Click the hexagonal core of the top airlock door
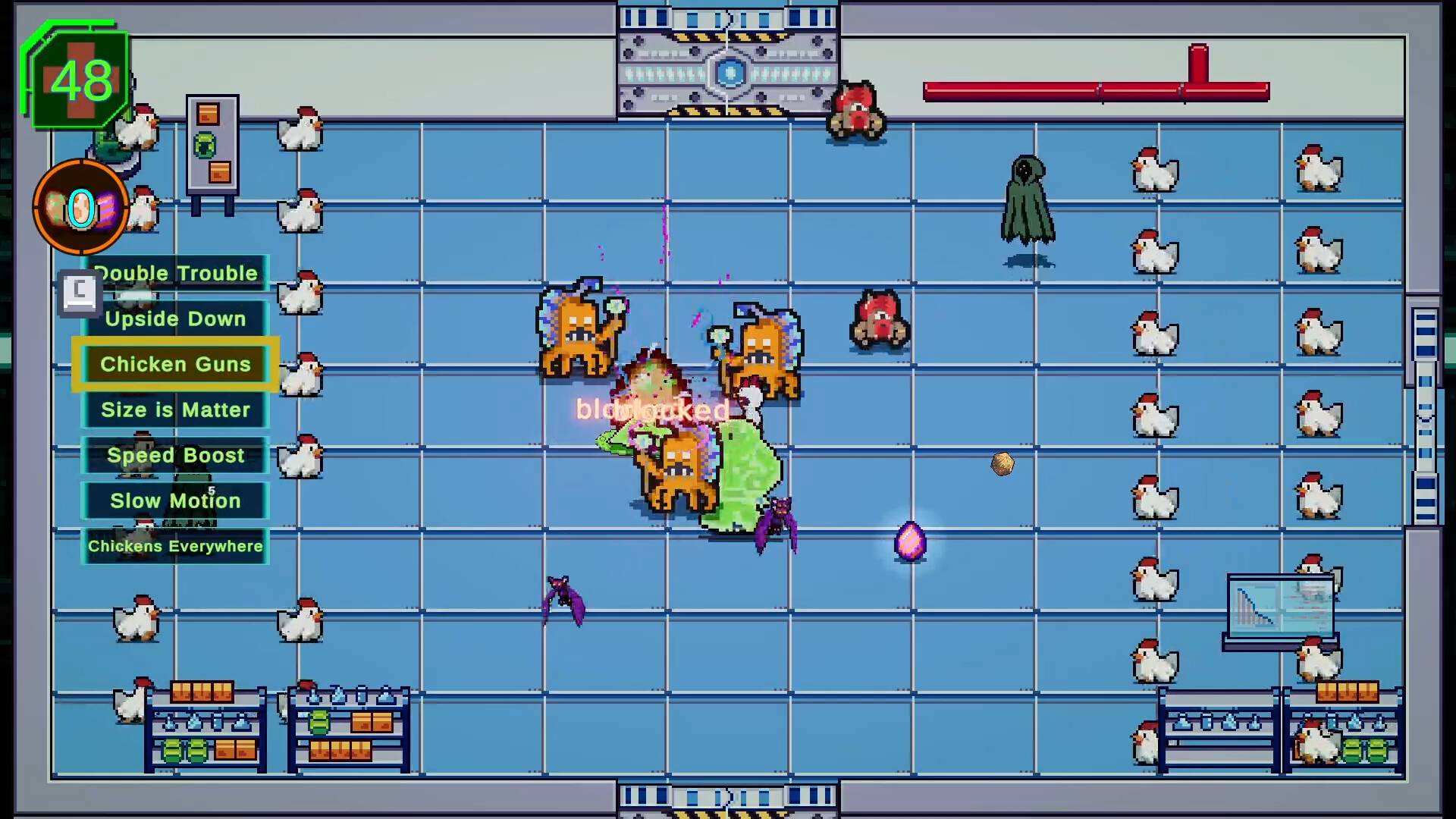1456x819 pixels. 728,72
